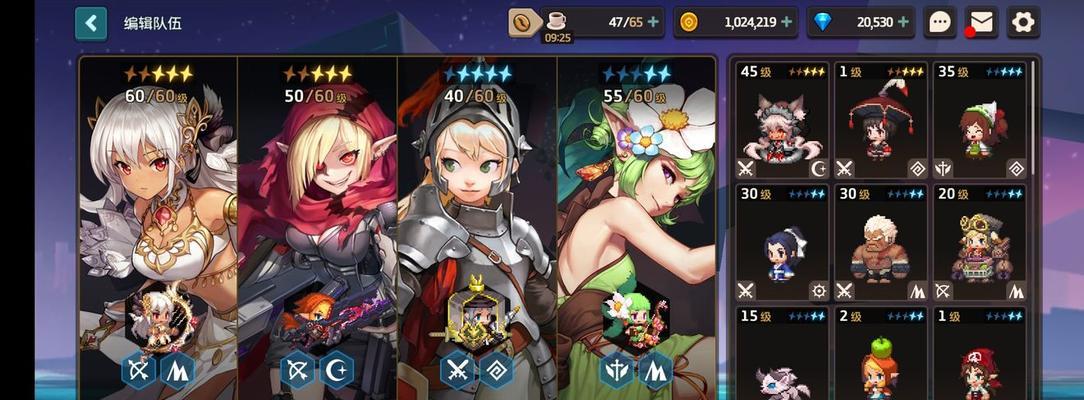
Task: Choose the level 45 cat-eared hero
Action: click(x=783, y=120)
